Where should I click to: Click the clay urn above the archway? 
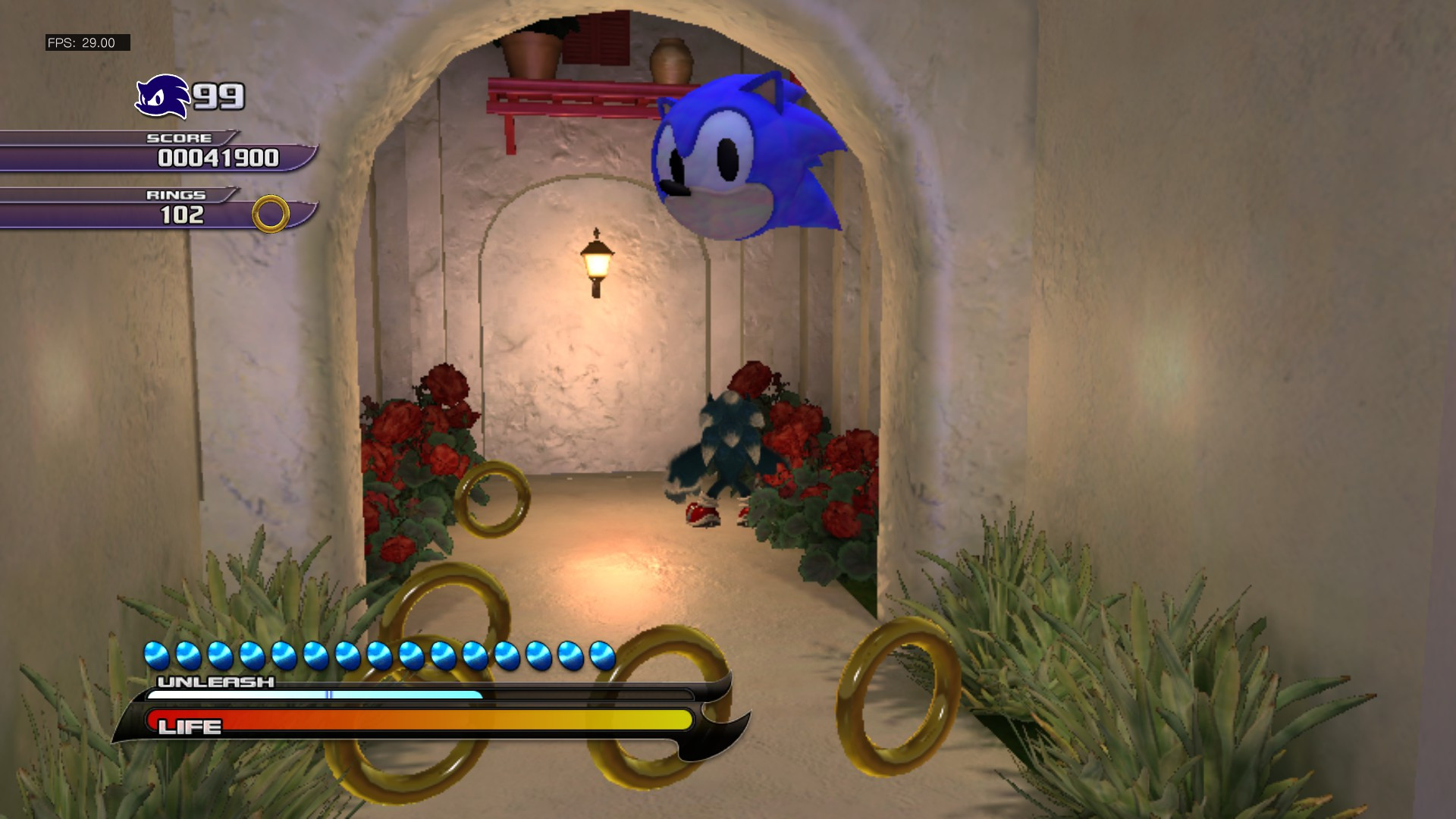[671, 61]
